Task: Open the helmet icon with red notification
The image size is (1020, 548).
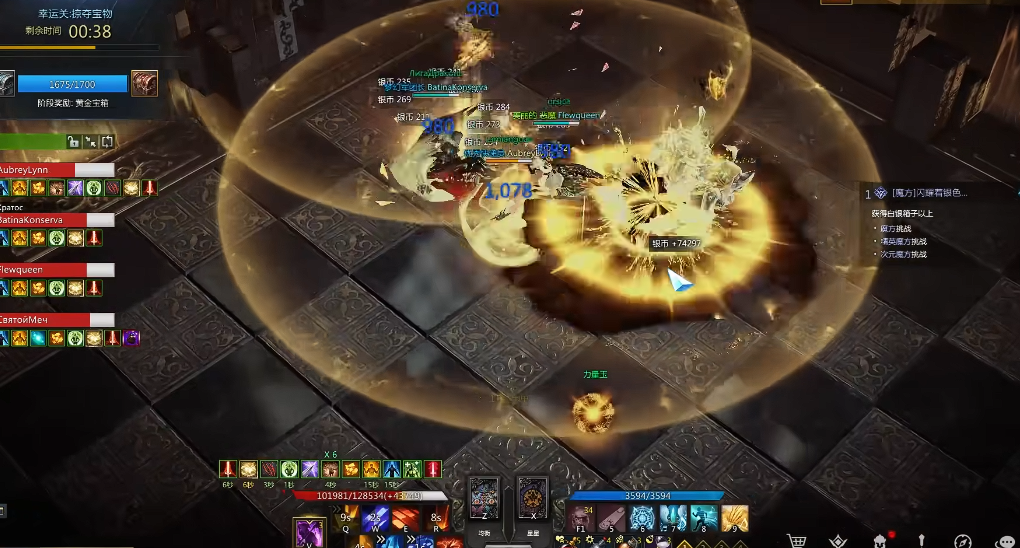Action: tap(880, 540)
